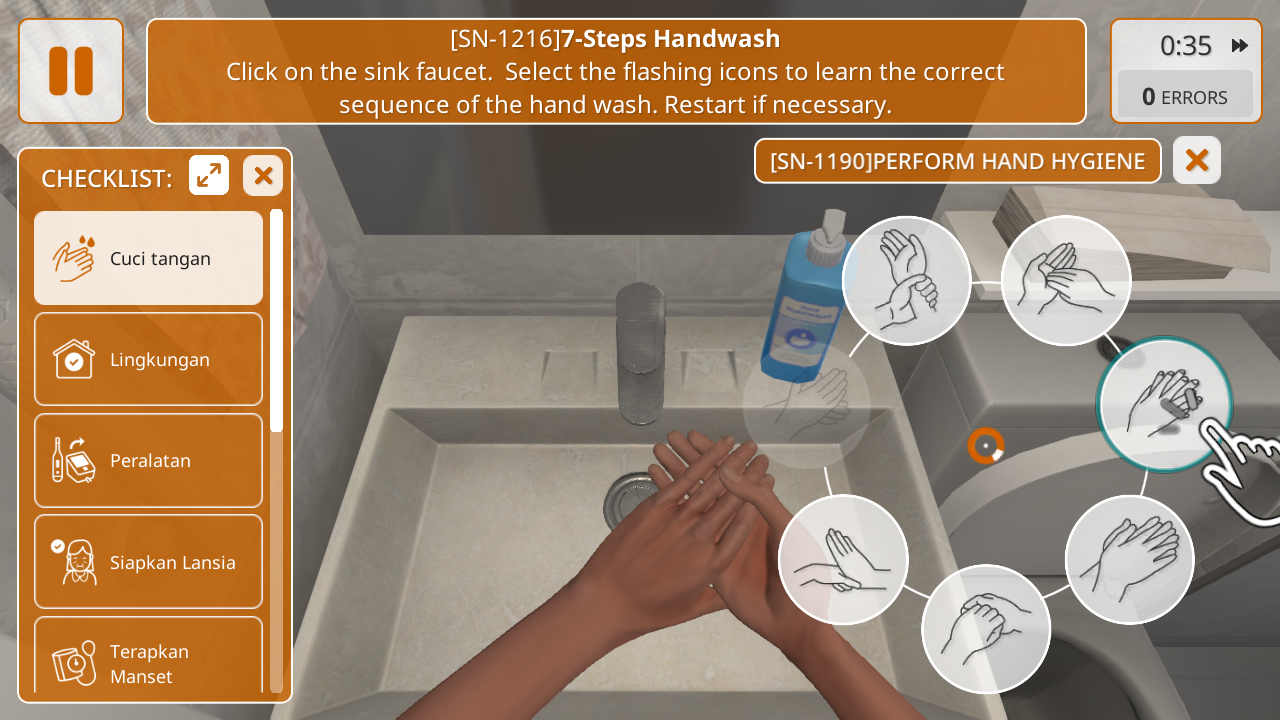Select the Cuci tangan checklist item
This screenshot has width=1280, height=720.
click(x=148, y=258)
